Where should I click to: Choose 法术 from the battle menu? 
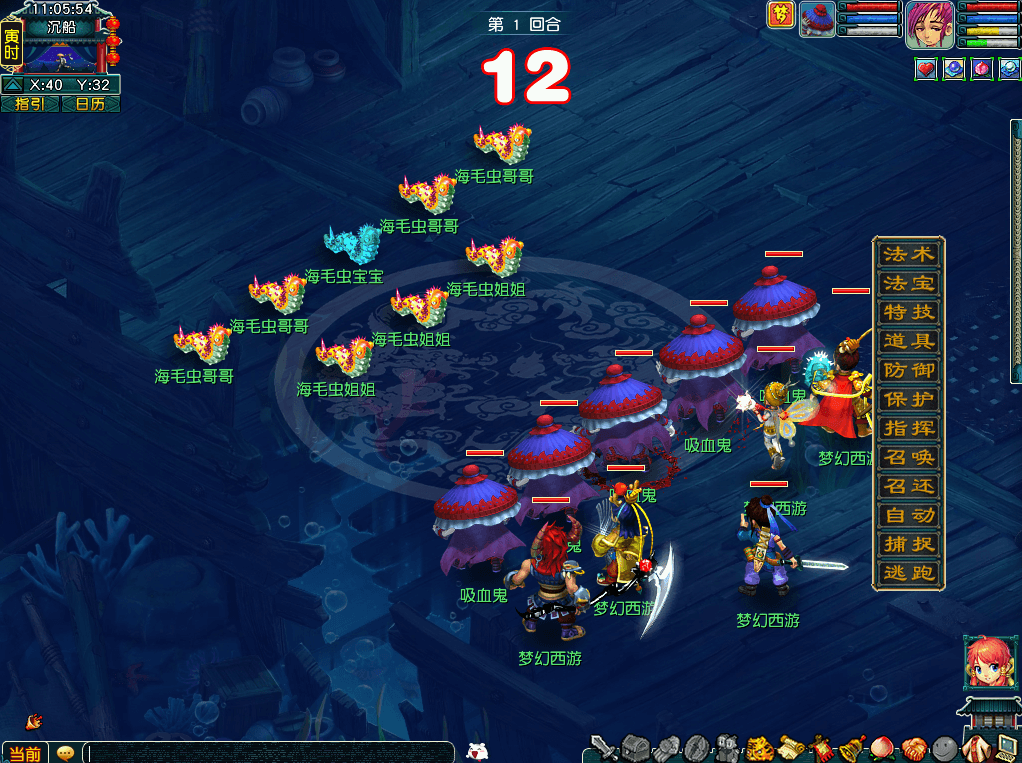pos(908,254)
